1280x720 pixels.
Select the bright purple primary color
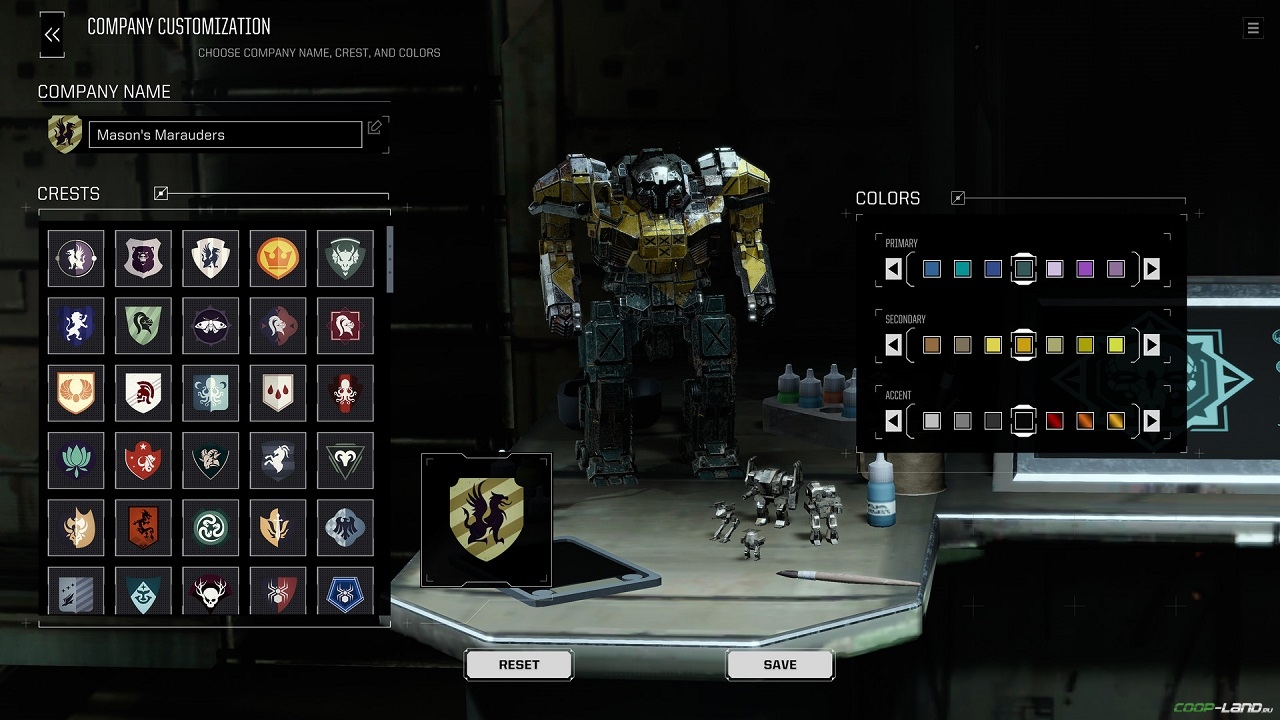coord(1085,269)
